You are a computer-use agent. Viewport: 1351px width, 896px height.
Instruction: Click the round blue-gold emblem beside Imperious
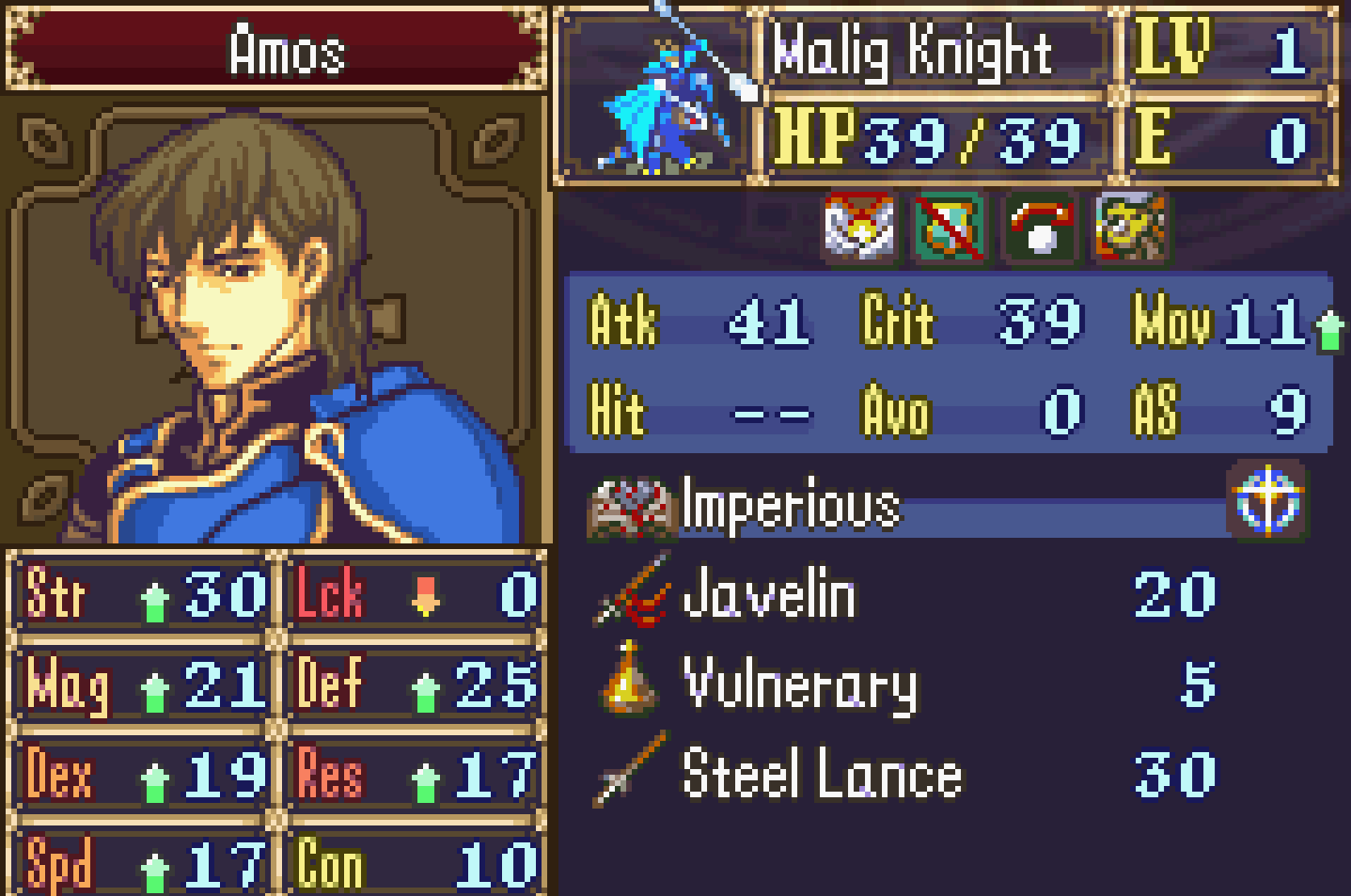click(x=1266, y=499)
